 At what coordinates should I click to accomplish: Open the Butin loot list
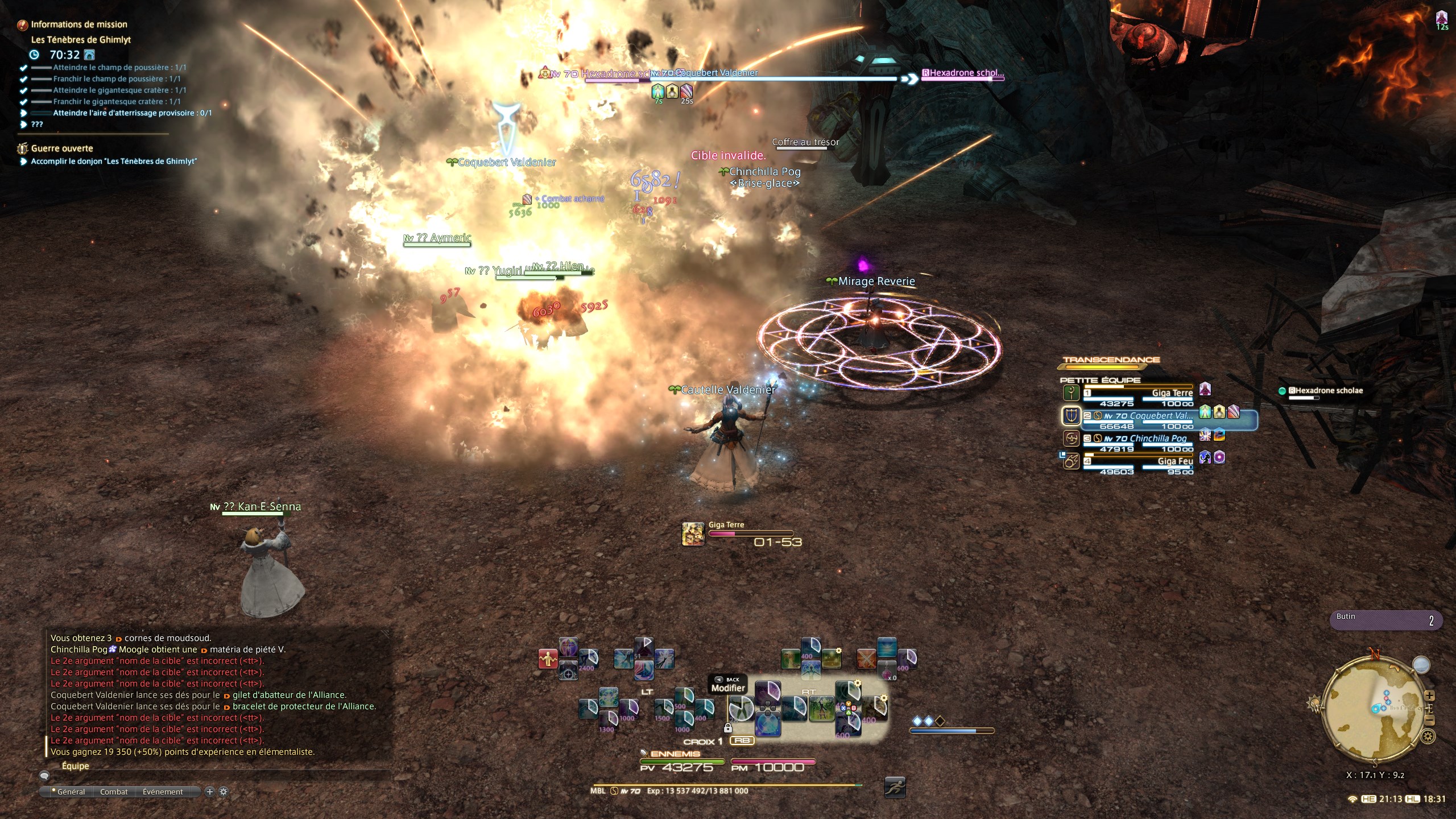(x=1385, y=620)
